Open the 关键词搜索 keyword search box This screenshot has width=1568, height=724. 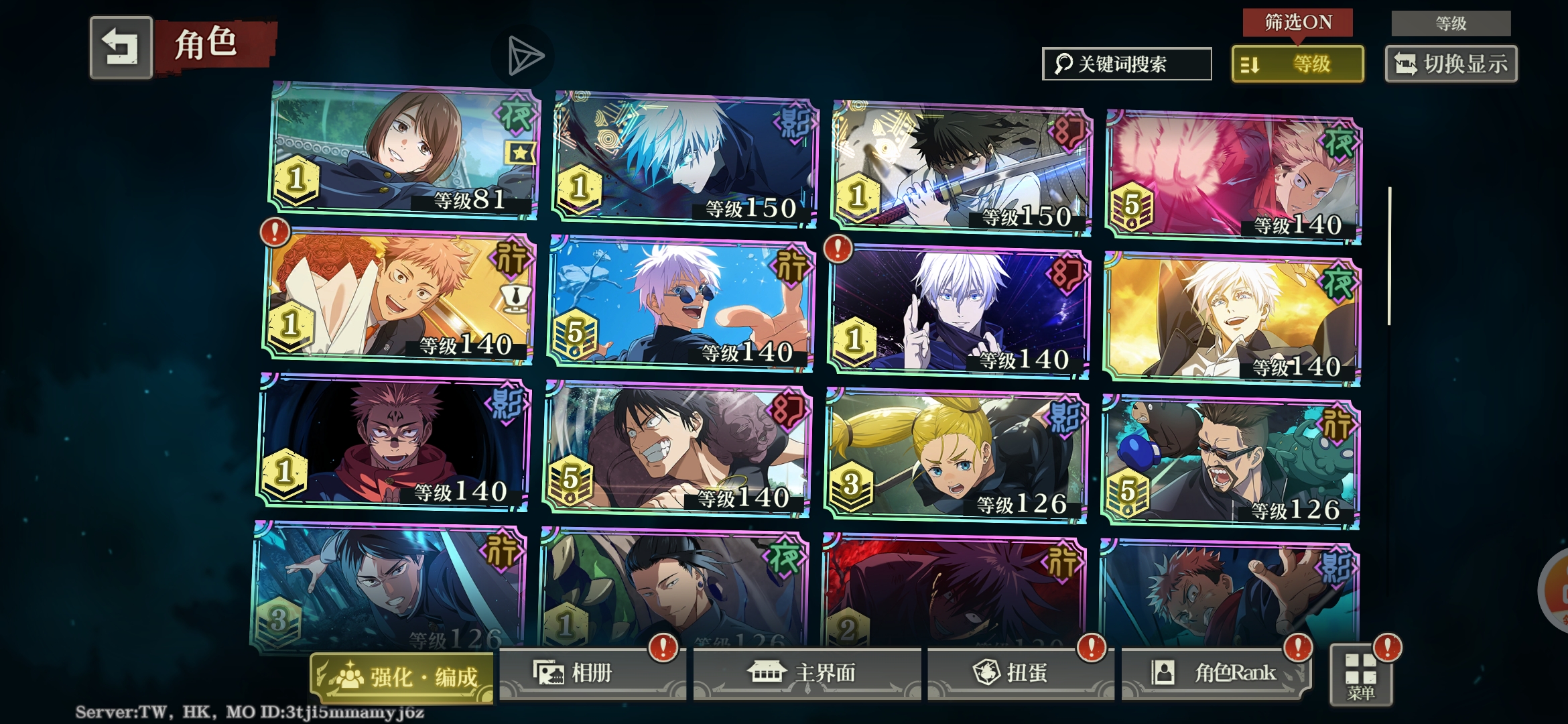pyautogui.click(x=1126, y=64)
